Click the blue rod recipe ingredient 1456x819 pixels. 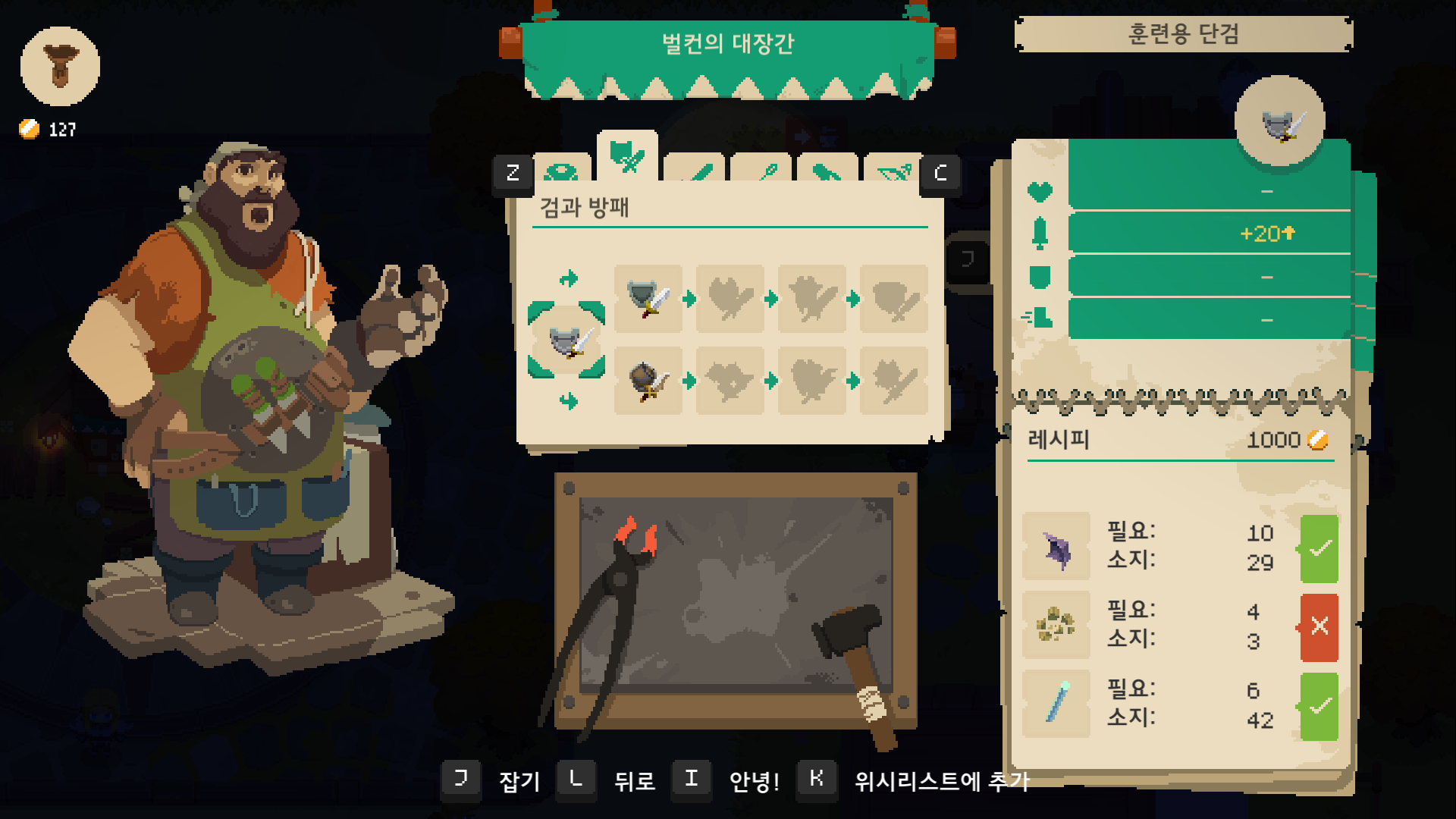tap(1056, 704)
